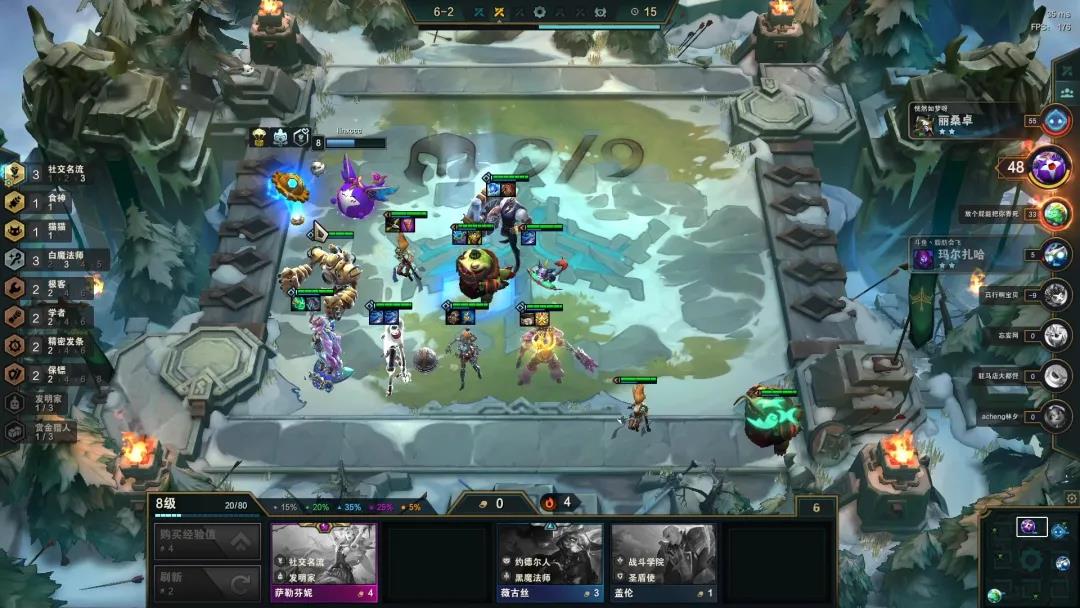
Task: Check the 精密发条 trait entry
Action: (x=50, y=345)
